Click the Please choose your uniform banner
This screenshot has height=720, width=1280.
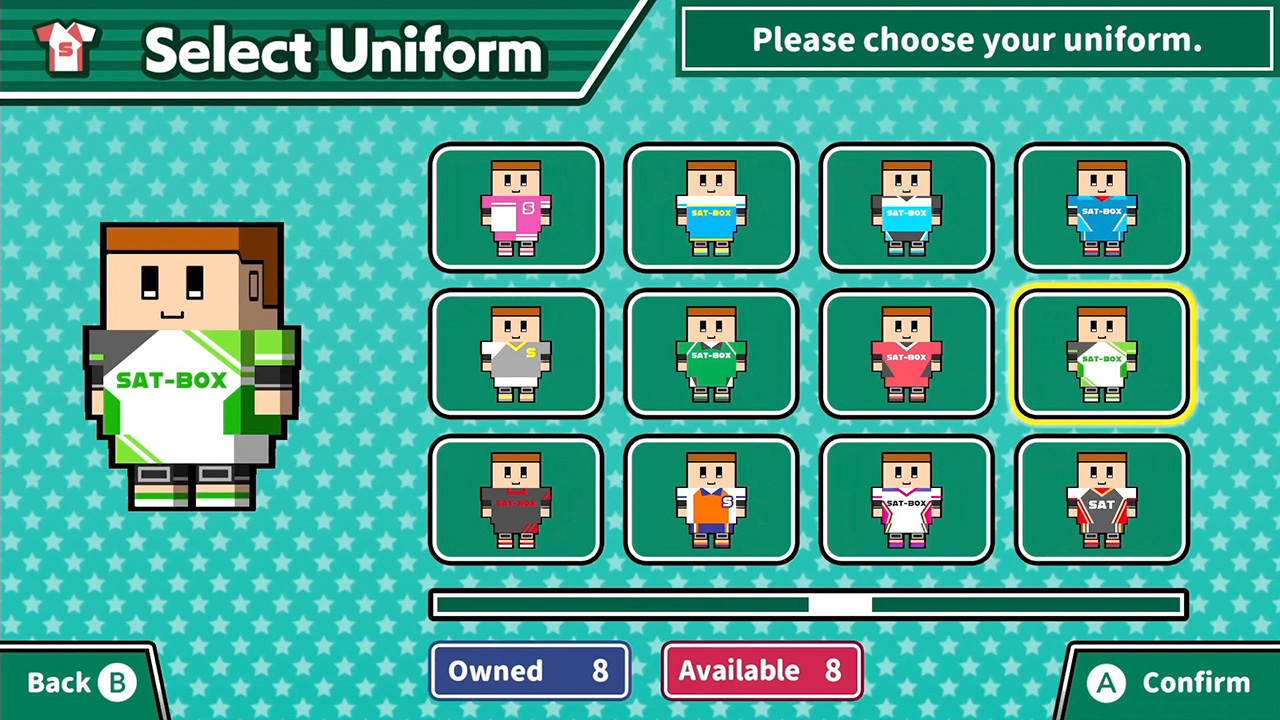click(x=976, y=40)
